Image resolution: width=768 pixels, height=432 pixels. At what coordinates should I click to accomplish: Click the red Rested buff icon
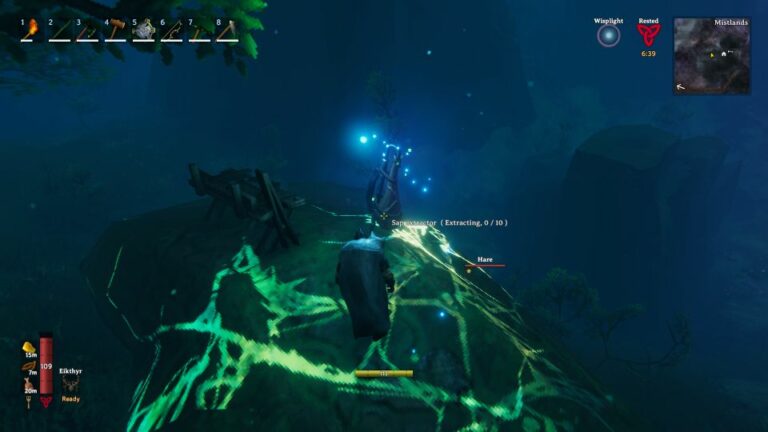649,34
